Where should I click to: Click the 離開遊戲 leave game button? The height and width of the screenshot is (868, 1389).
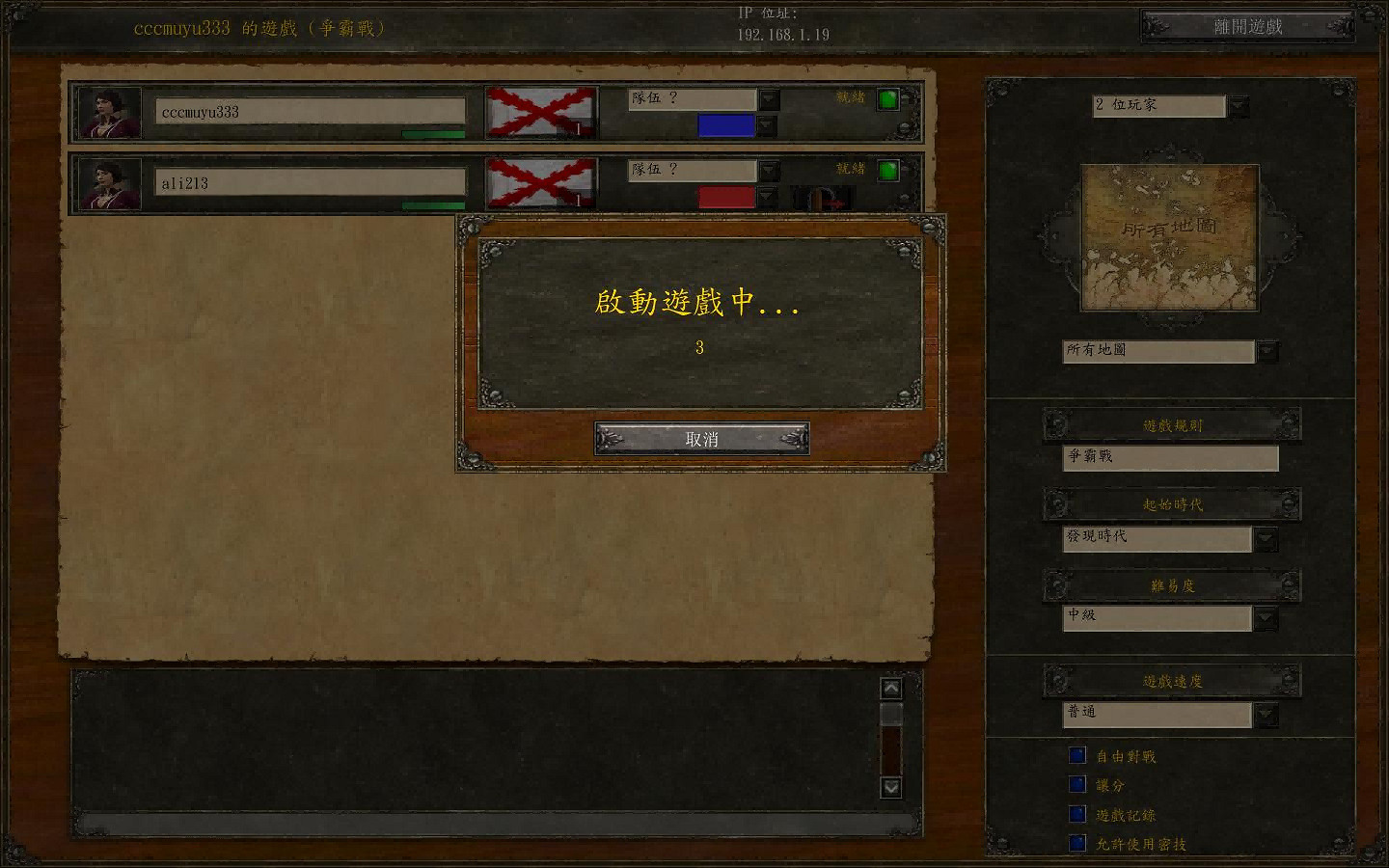click(x=1247, y=26)
